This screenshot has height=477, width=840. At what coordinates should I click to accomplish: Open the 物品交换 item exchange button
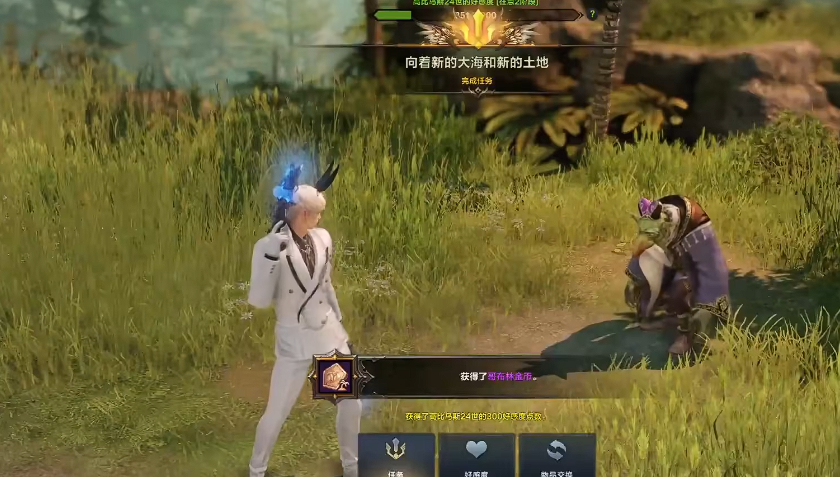pyautogui.click(x=556, y=456)
